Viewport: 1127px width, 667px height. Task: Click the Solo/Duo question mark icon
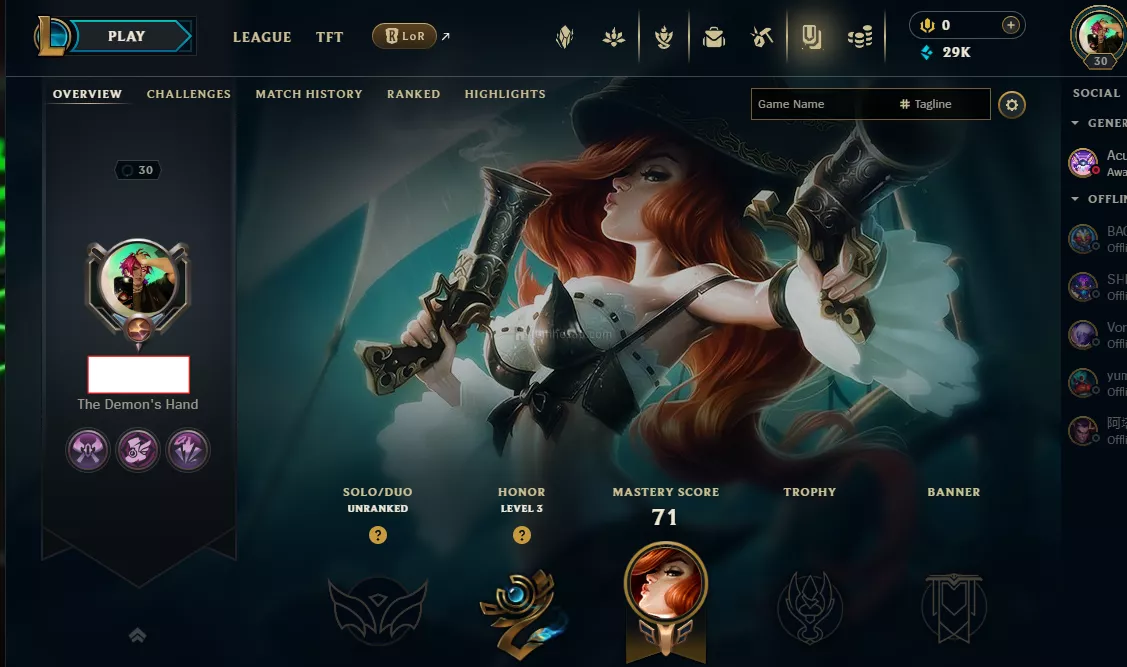click(x=378, y=535)
